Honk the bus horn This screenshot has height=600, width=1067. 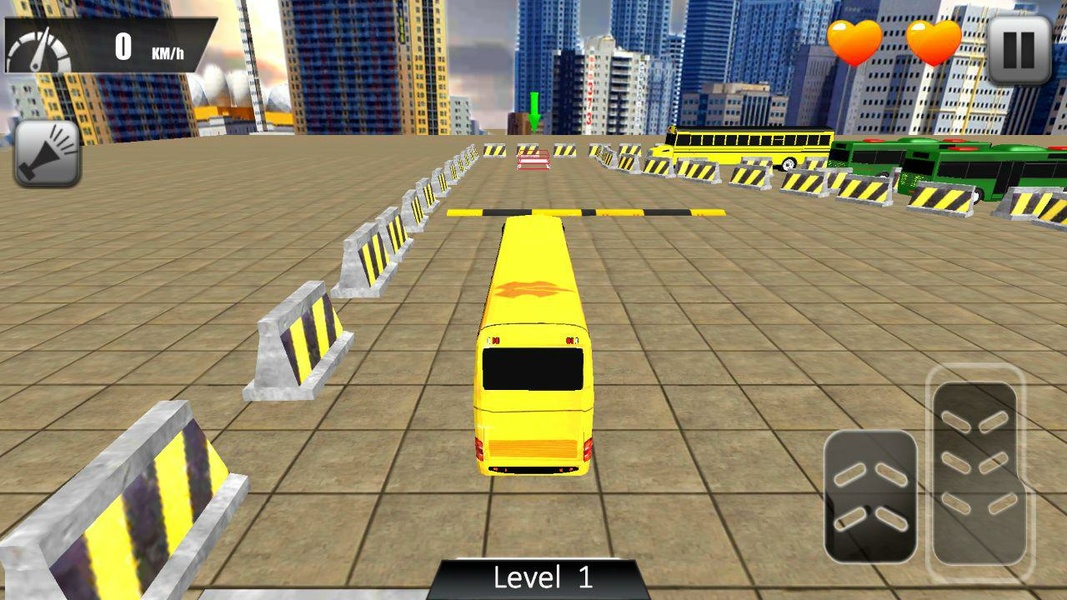coord(47,153)
